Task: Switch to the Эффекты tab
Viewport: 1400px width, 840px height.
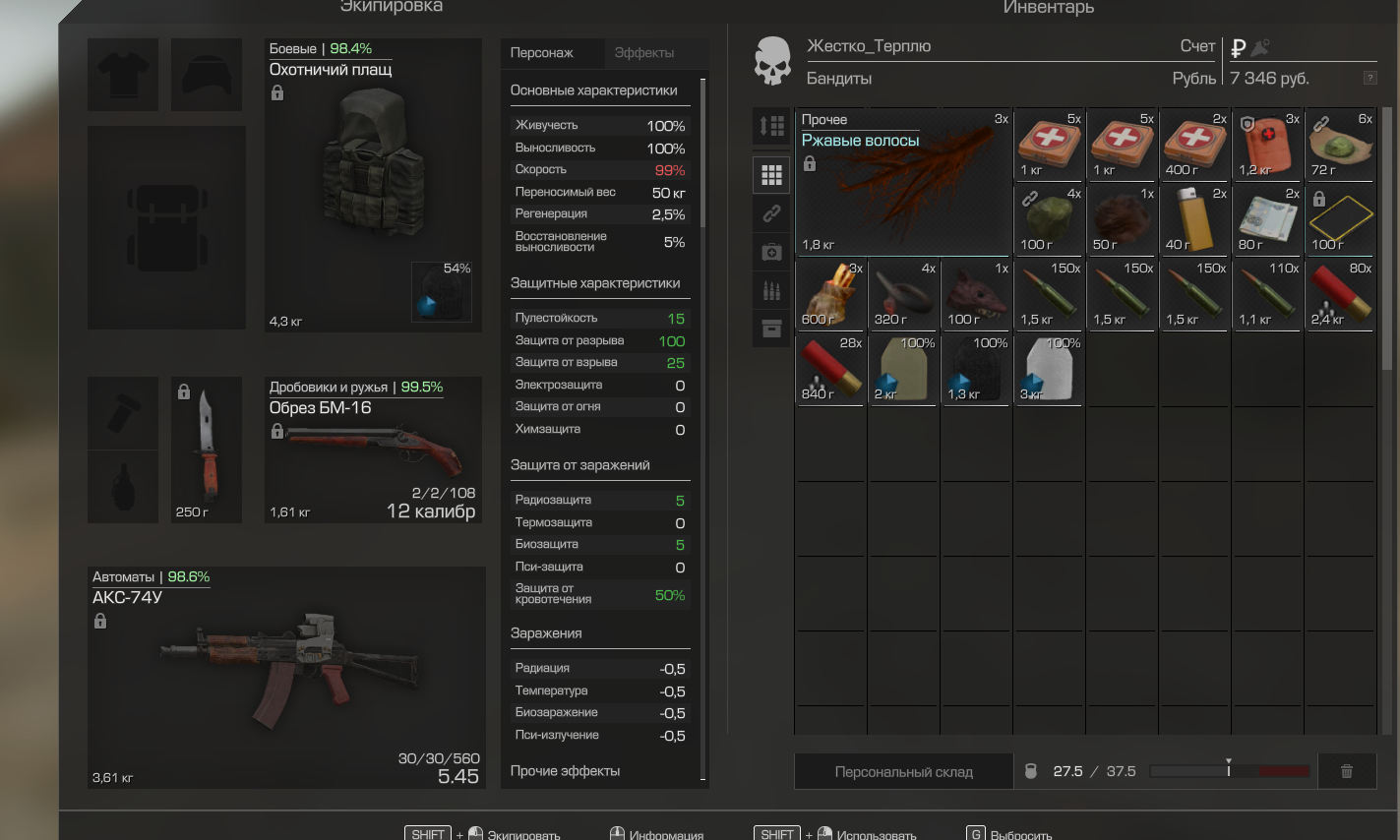Action: [644, 53]
